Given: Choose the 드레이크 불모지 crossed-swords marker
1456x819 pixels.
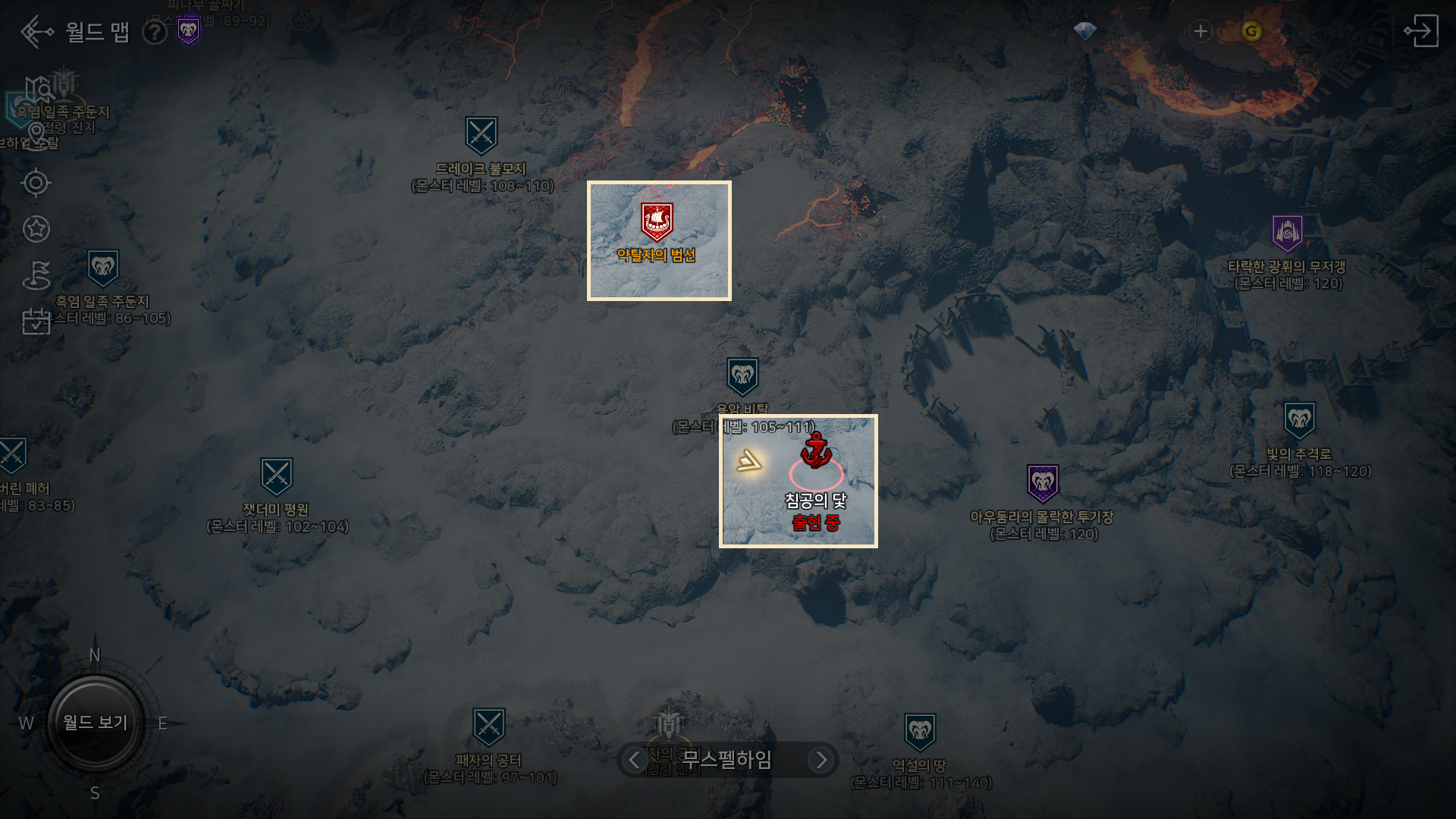Looking at the screenshot, I should (x=482, y=136).
